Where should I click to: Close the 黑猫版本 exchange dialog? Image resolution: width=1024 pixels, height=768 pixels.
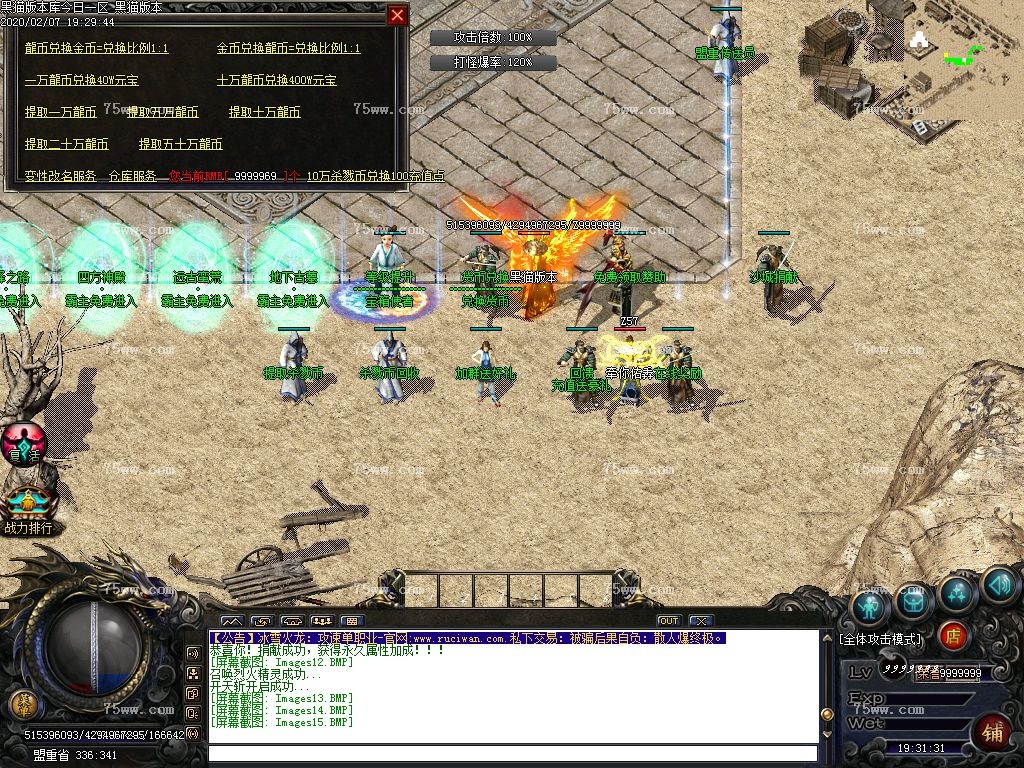(398, 16)
